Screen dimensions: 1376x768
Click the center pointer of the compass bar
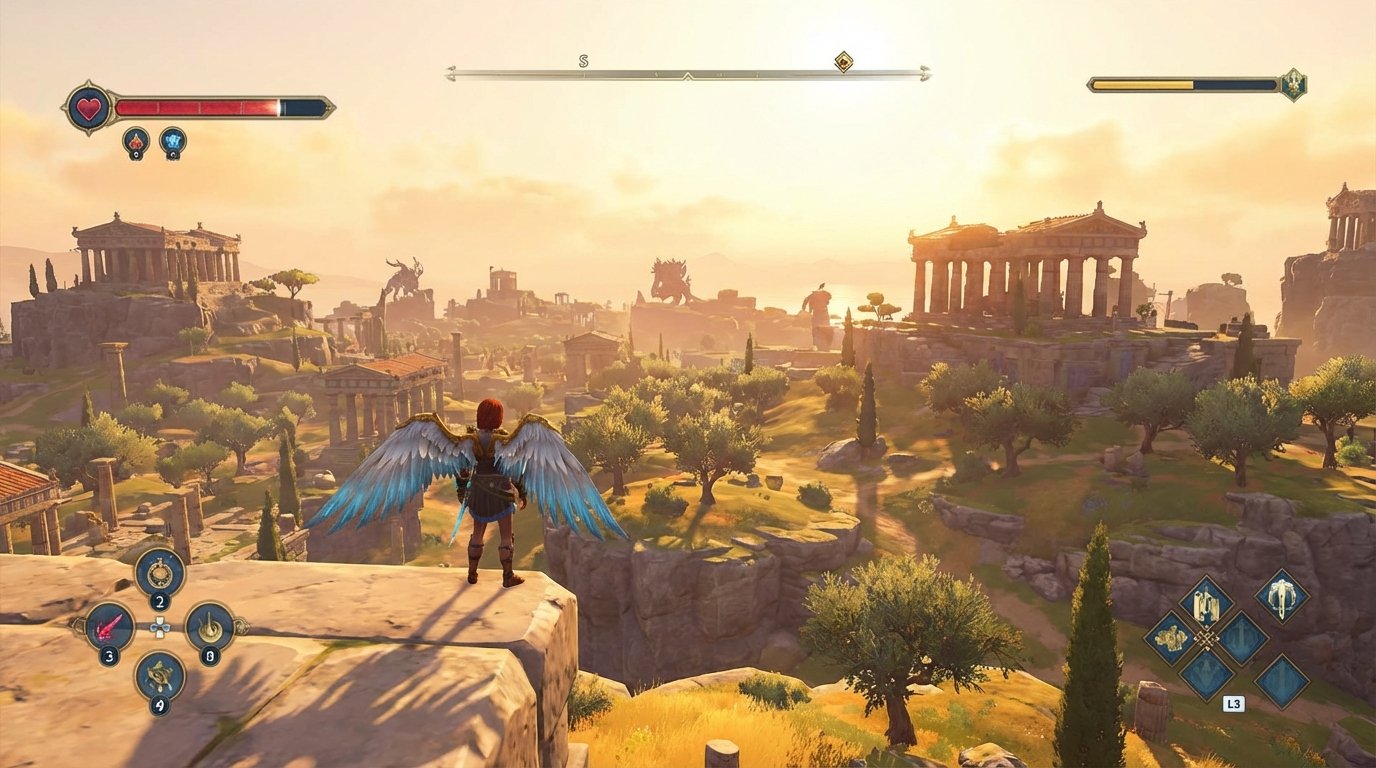pyautogui.click(x=687, y=74)
